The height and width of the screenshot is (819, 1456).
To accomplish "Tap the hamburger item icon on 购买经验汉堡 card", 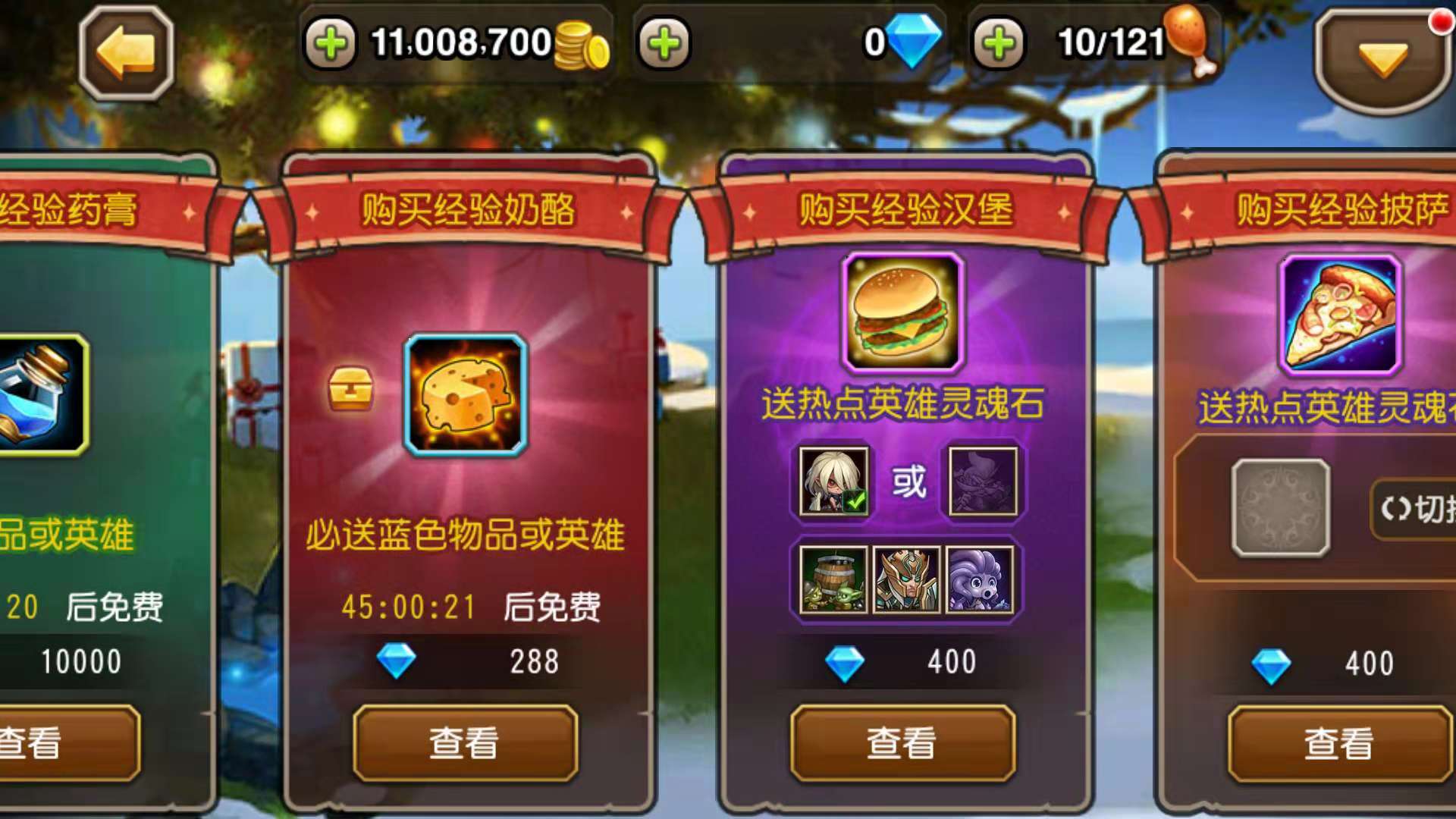I will click(900, 313).
